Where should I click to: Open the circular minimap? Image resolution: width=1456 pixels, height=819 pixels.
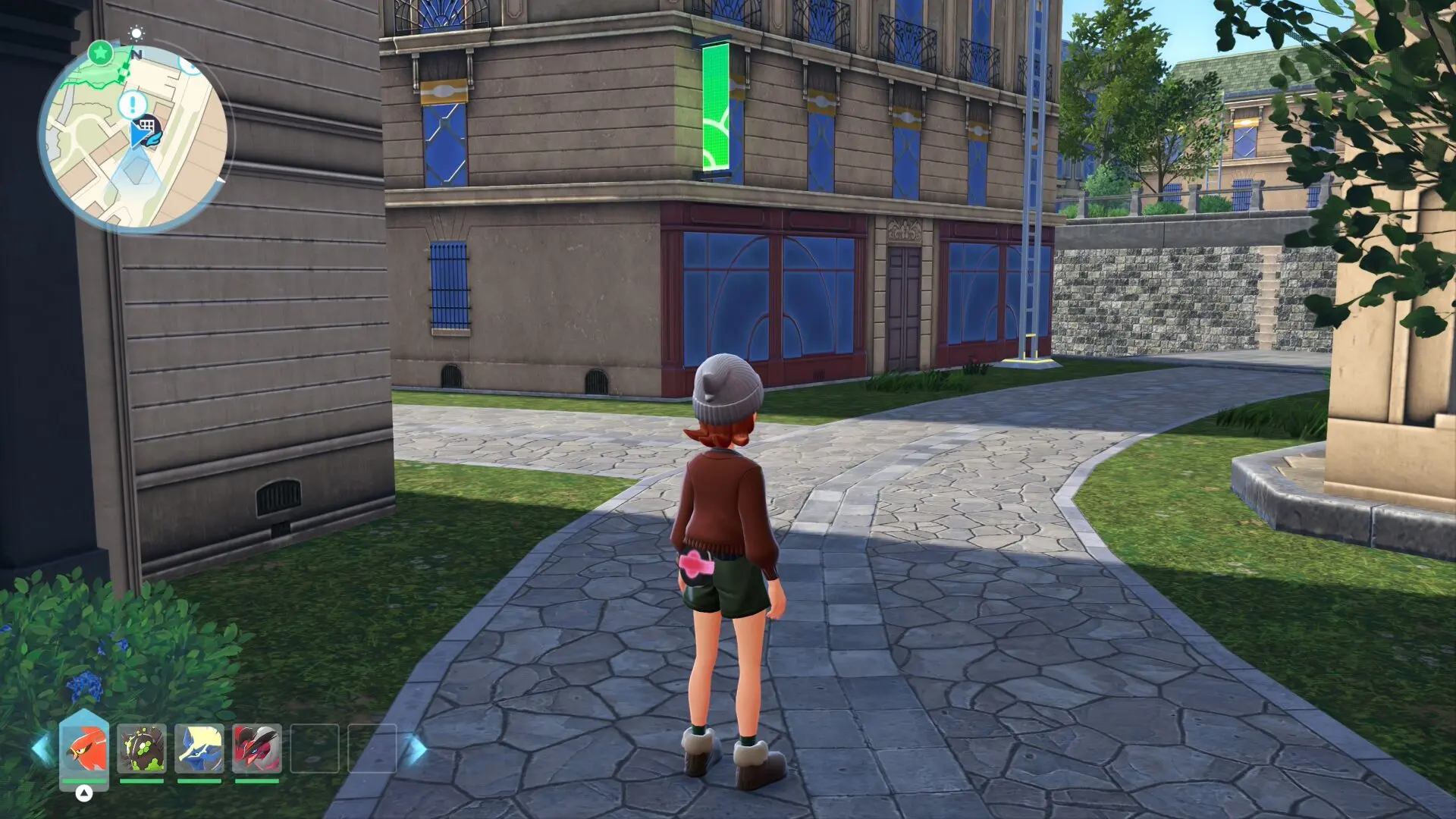[x=134, y=138]
